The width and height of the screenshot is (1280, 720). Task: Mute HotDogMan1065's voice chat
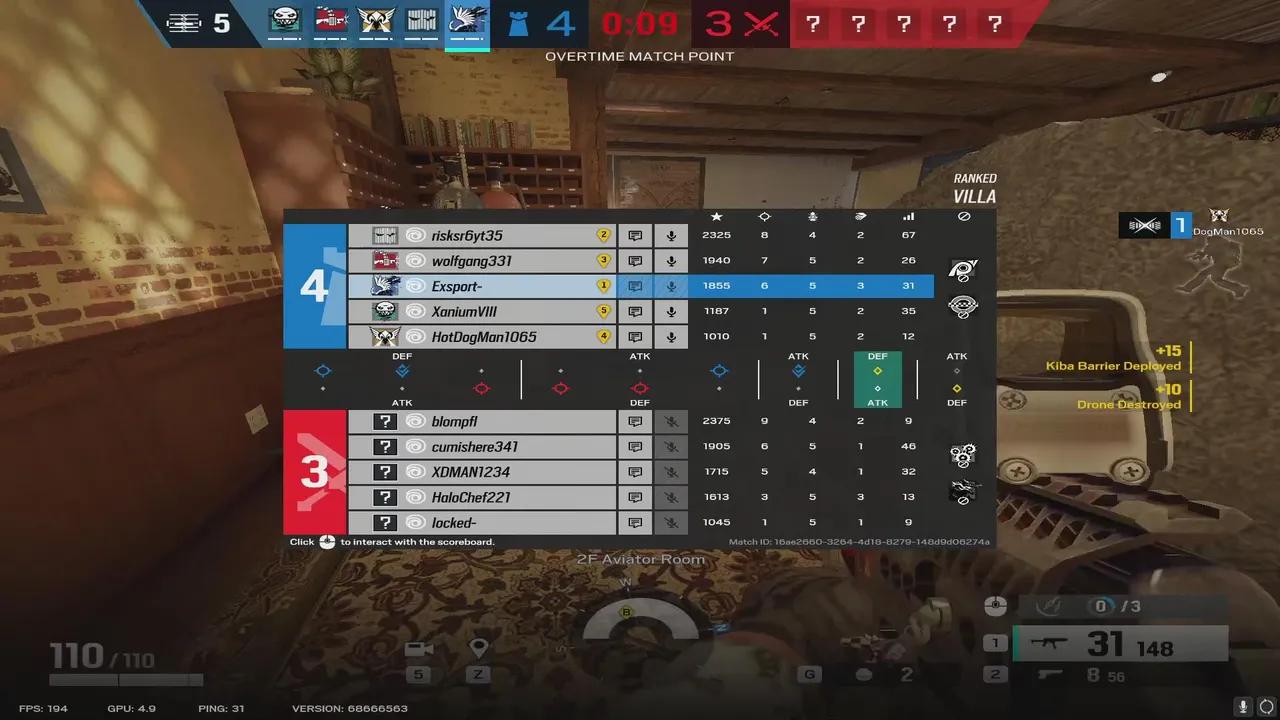671,337
